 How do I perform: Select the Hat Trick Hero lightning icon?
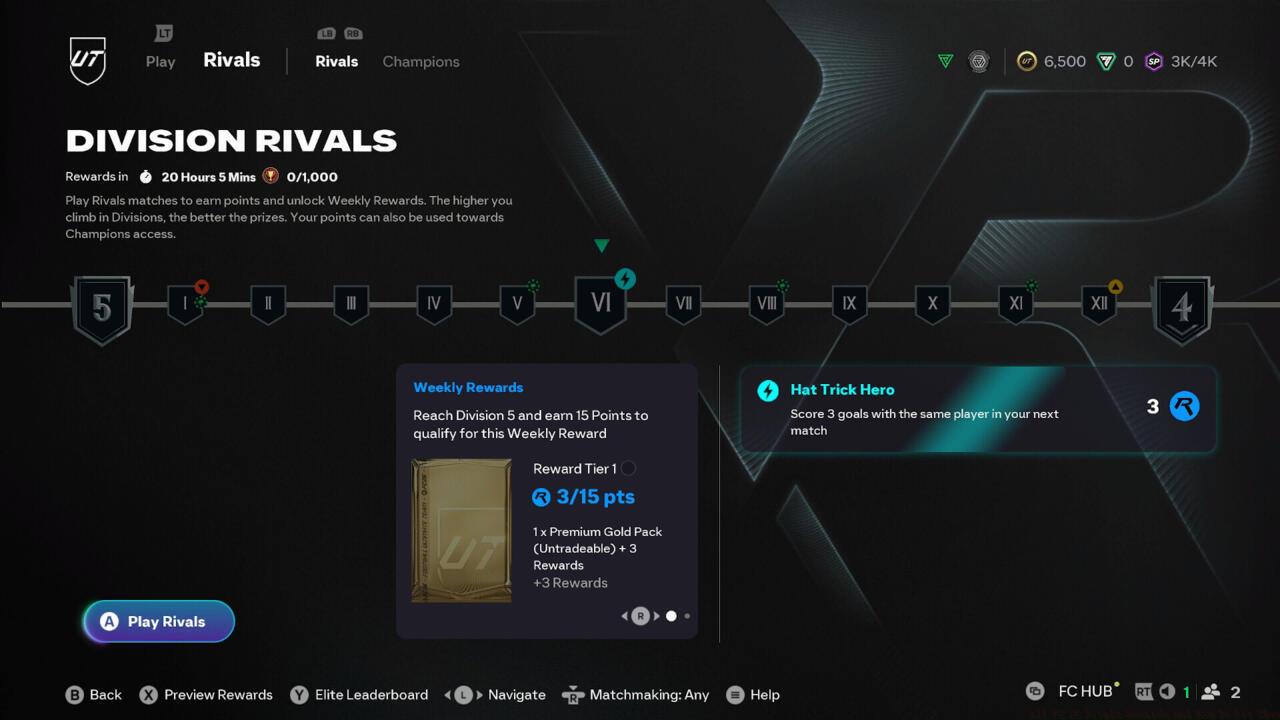click(x=768, y=390)
